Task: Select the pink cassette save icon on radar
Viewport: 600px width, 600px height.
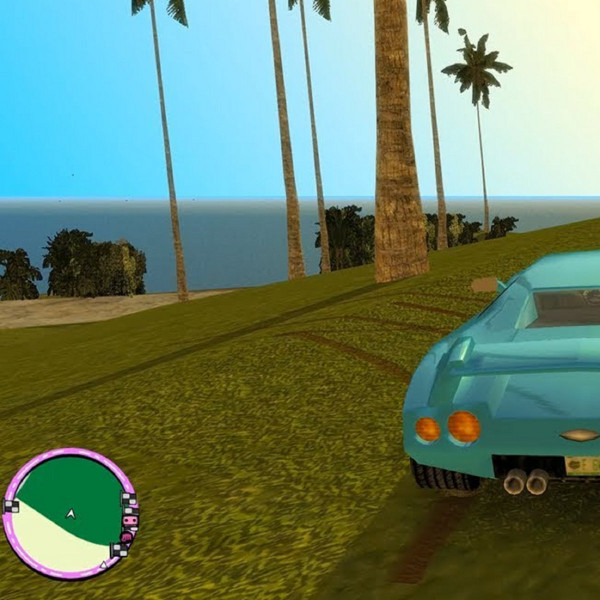Action: coord(128,520)
